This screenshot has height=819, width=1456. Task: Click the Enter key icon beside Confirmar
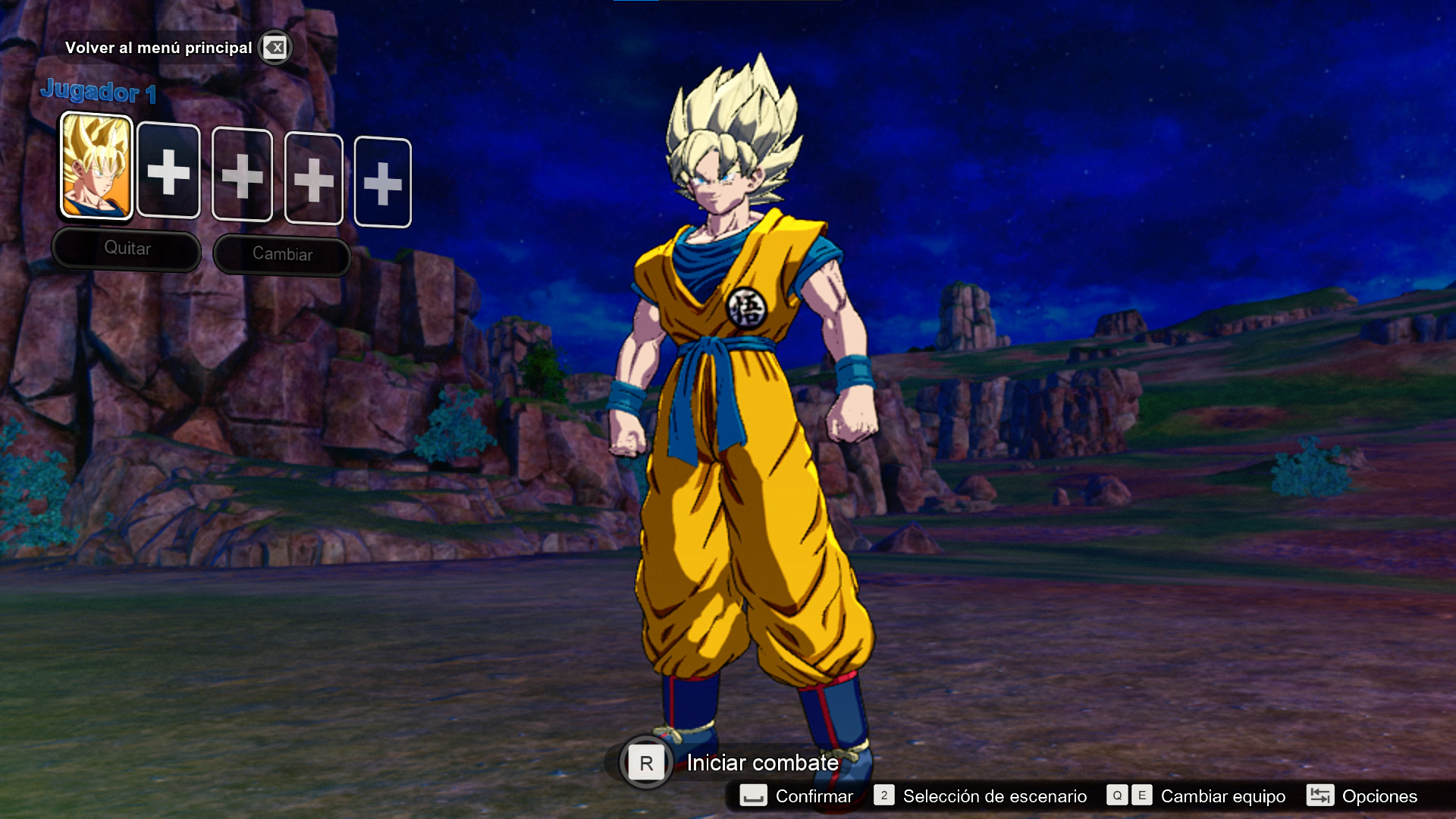(x=755, y=796)
